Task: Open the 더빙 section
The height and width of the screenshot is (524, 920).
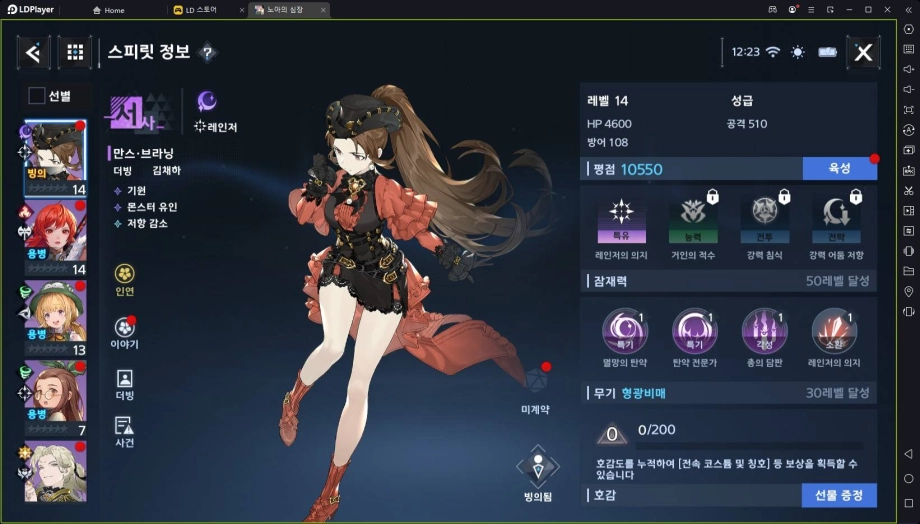Action: click(x=125, y=384)
